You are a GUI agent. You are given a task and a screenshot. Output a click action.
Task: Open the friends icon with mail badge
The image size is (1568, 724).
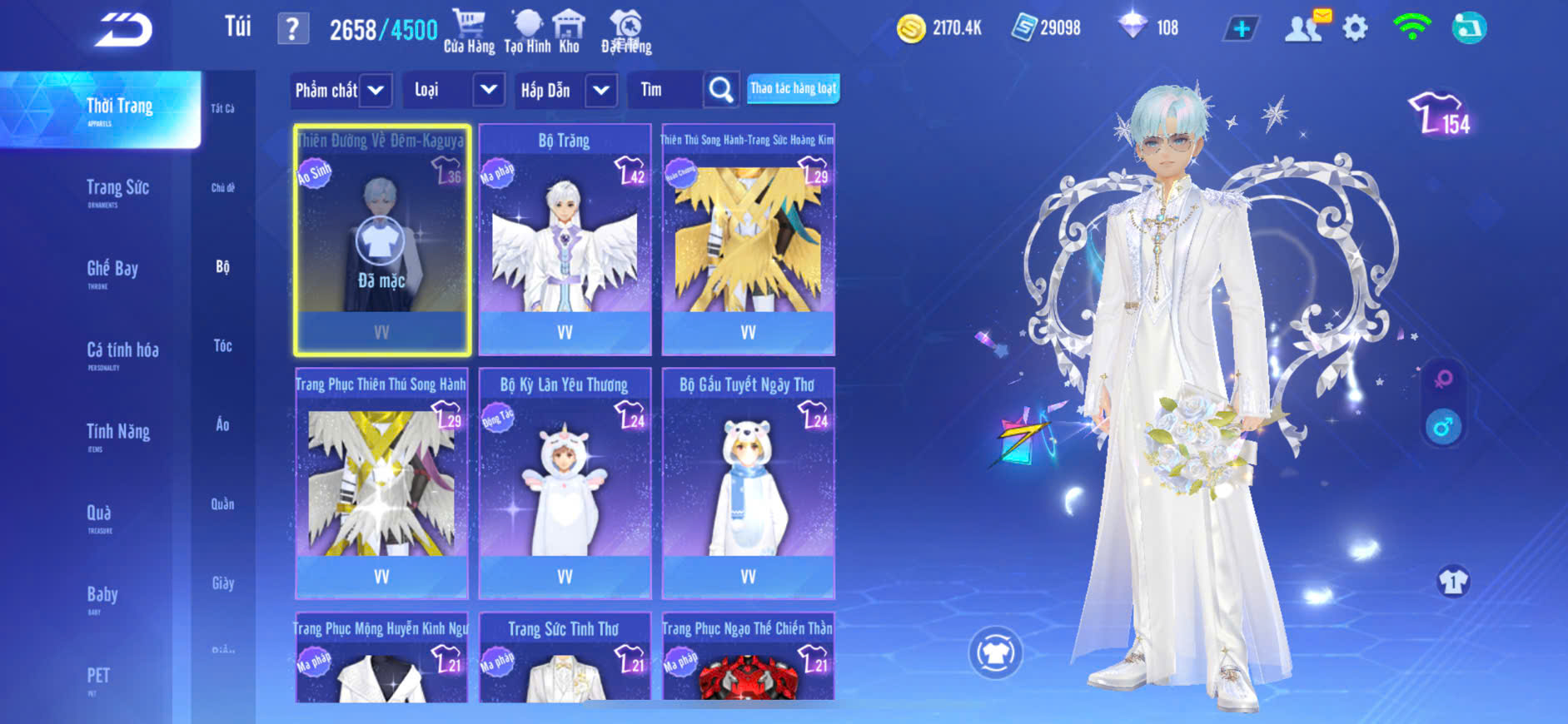(x=1305, y=27)
